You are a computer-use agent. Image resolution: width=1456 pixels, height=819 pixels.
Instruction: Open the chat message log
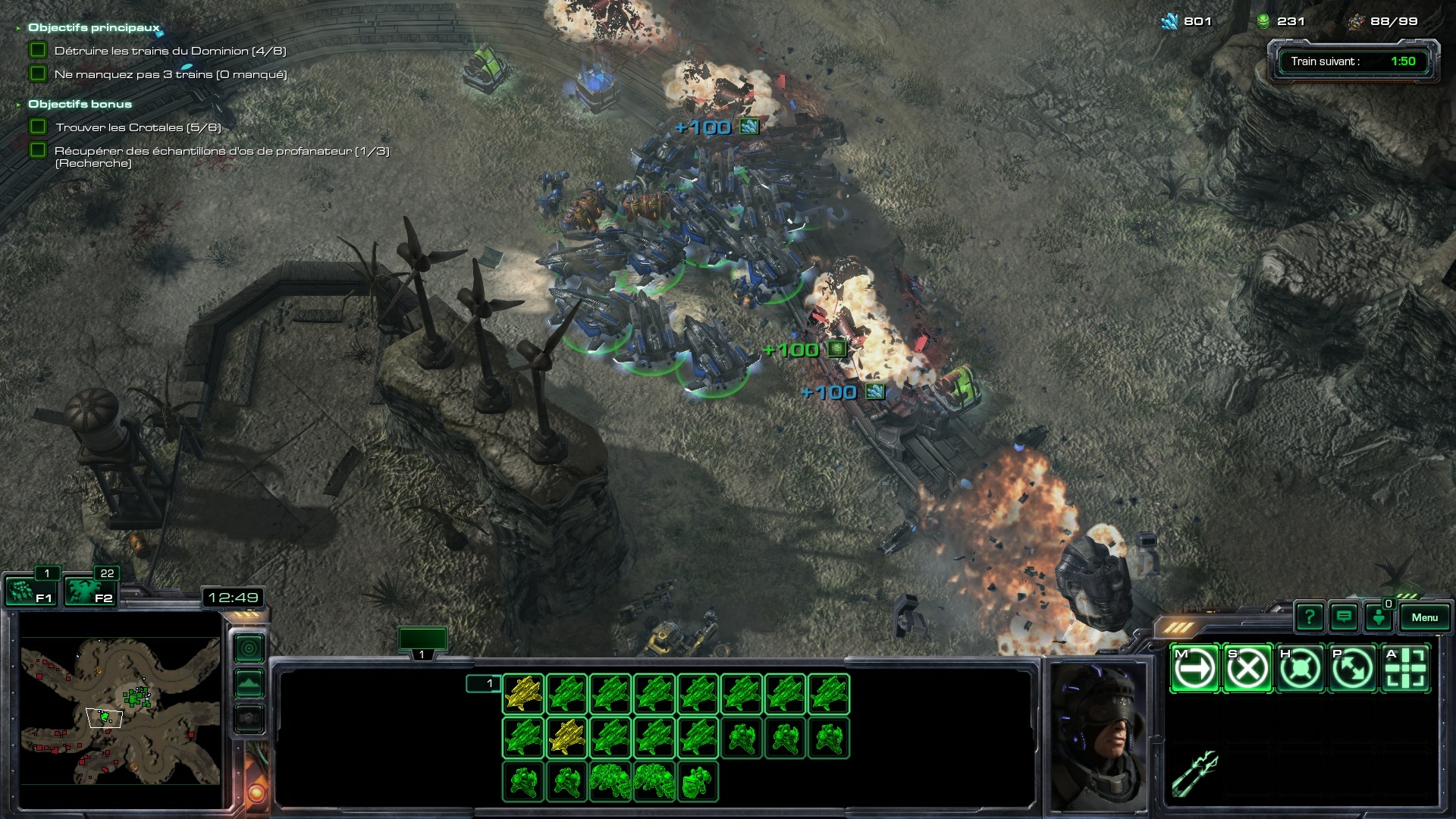(x=1344, y=617)
